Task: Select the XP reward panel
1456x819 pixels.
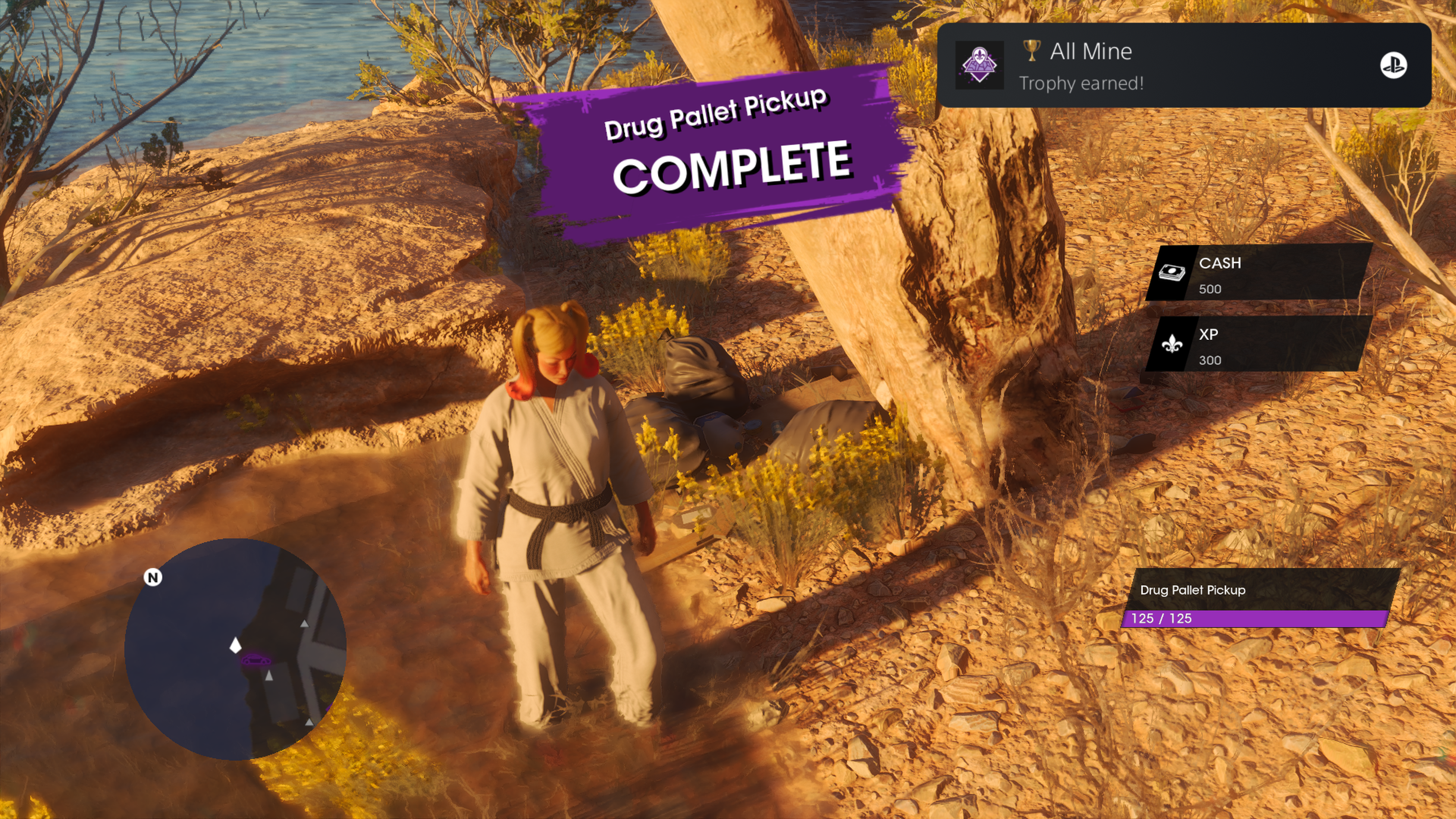Action: click(x=1259, y=345)
